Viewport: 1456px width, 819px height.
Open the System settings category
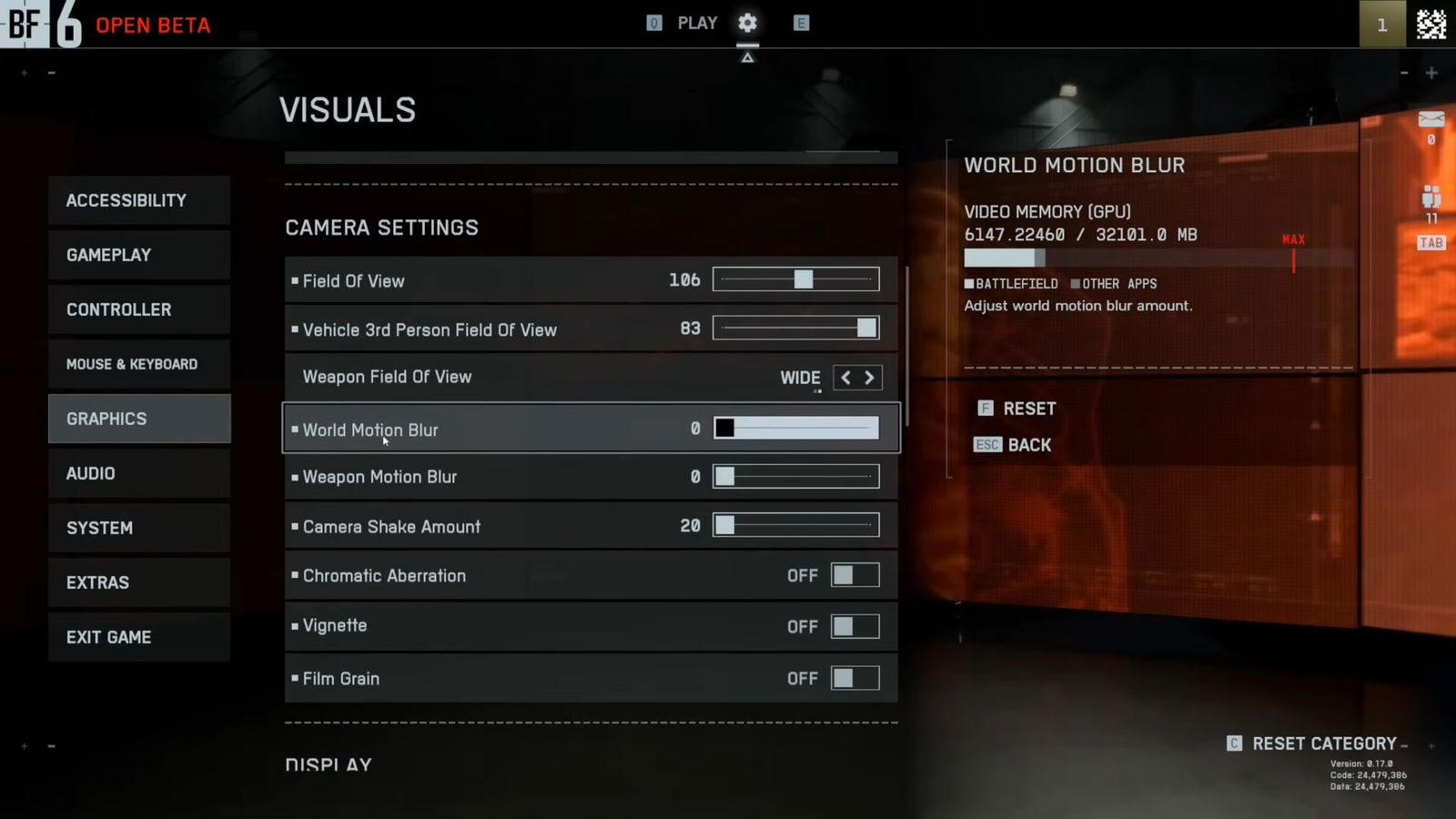point(139,528)
